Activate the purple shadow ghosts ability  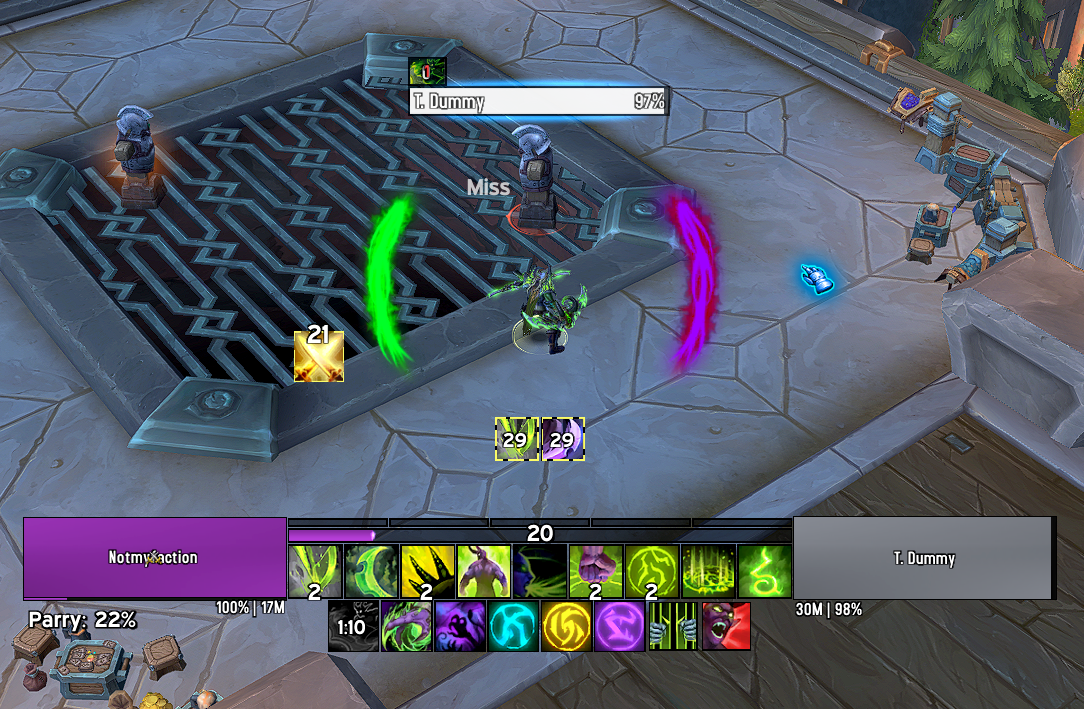click(460, 626)
